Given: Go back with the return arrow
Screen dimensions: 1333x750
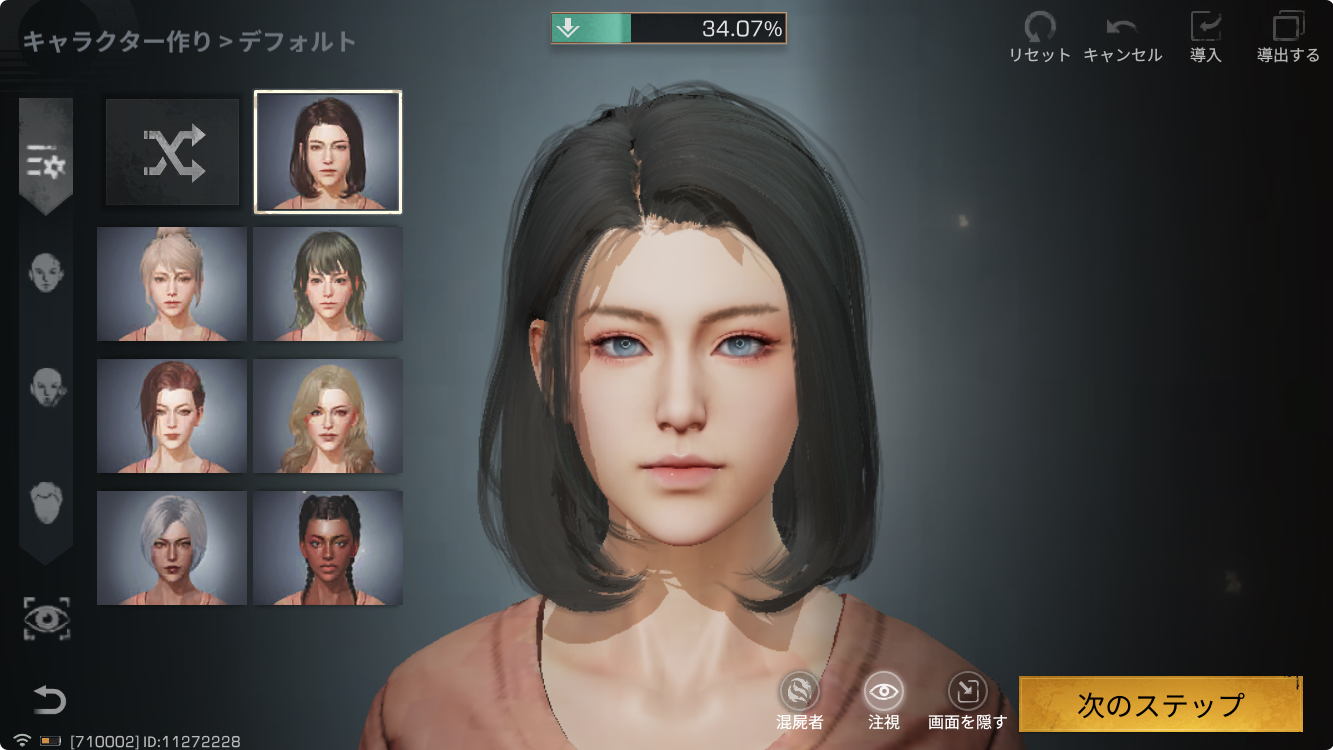Looking at the screenshot, I should click(48, 700).
